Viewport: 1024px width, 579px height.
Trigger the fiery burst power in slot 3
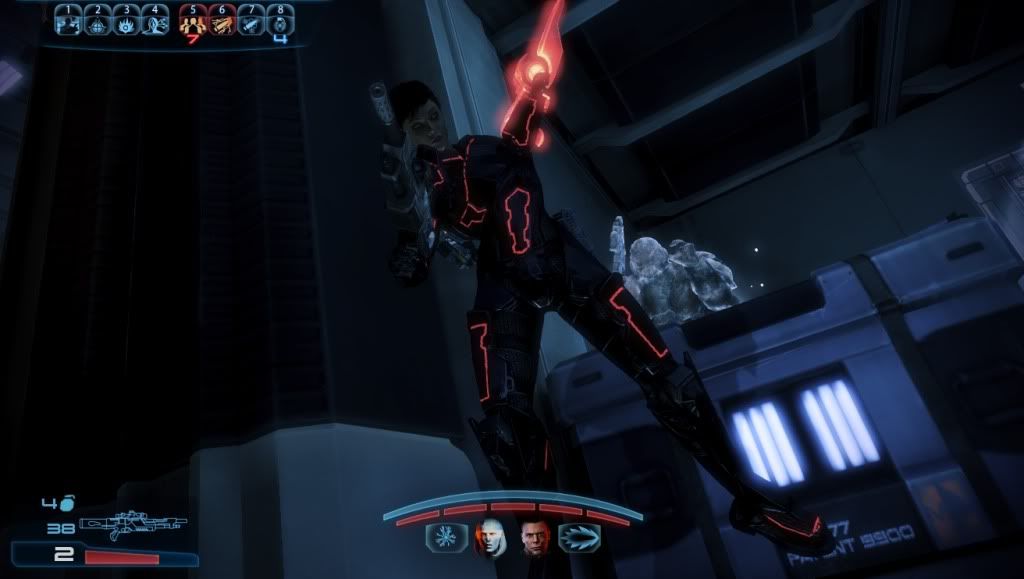(x=126, y=22)
